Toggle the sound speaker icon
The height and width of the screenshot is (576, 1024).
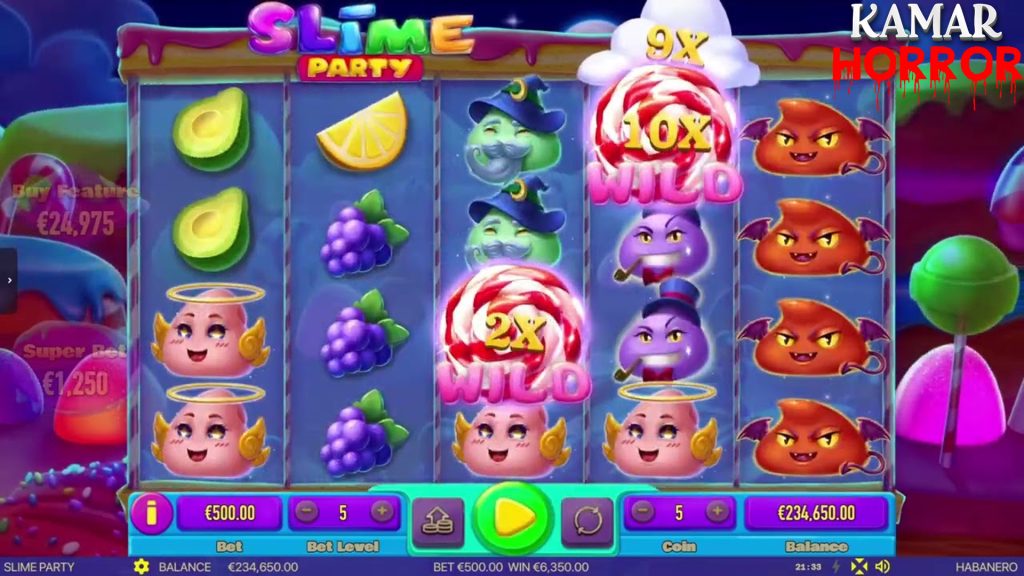882,567
